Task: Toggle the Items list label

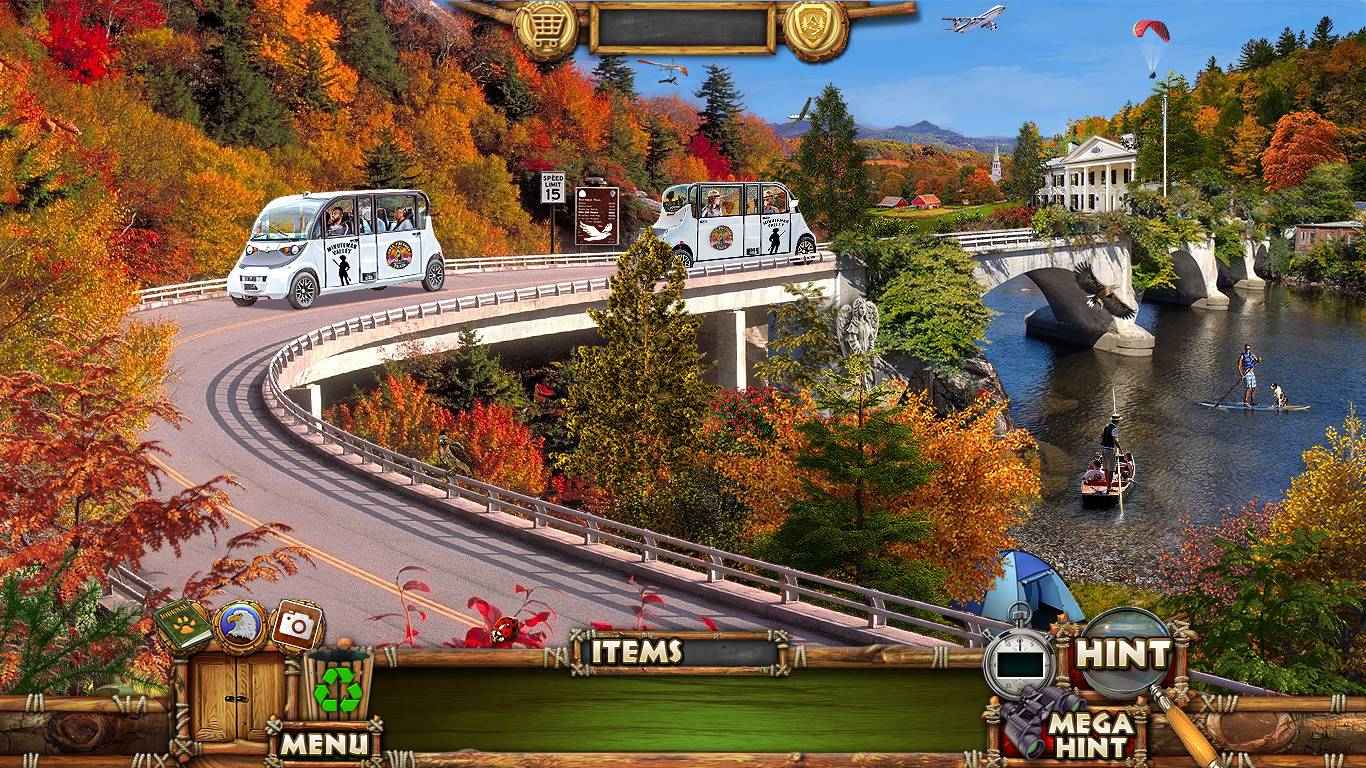Action: pyautogui.click(x=636, y=652)
